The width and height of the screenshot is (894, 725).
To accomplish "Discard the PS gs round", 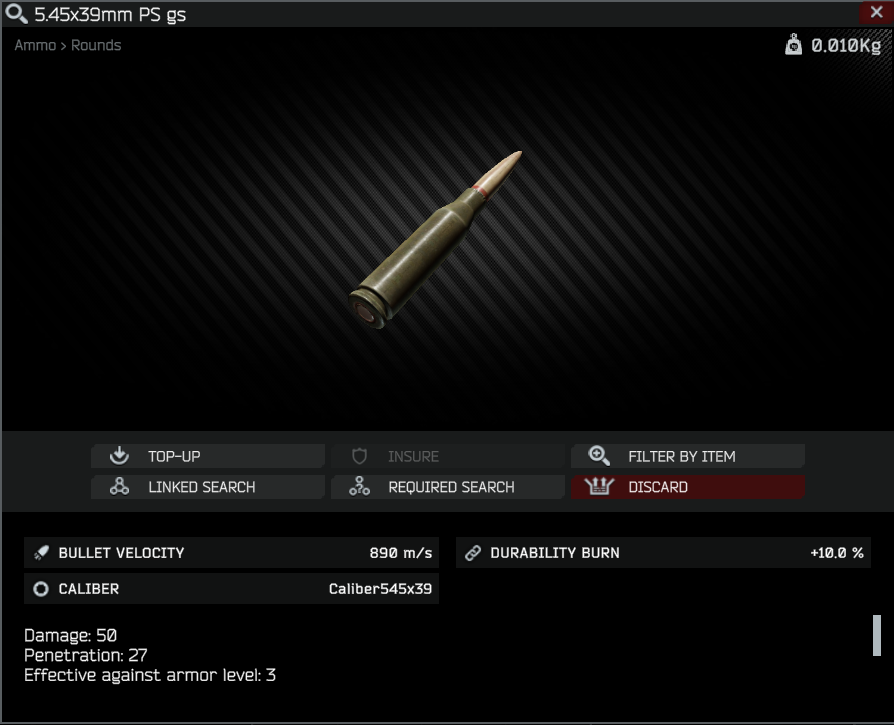I will (688, 487).
